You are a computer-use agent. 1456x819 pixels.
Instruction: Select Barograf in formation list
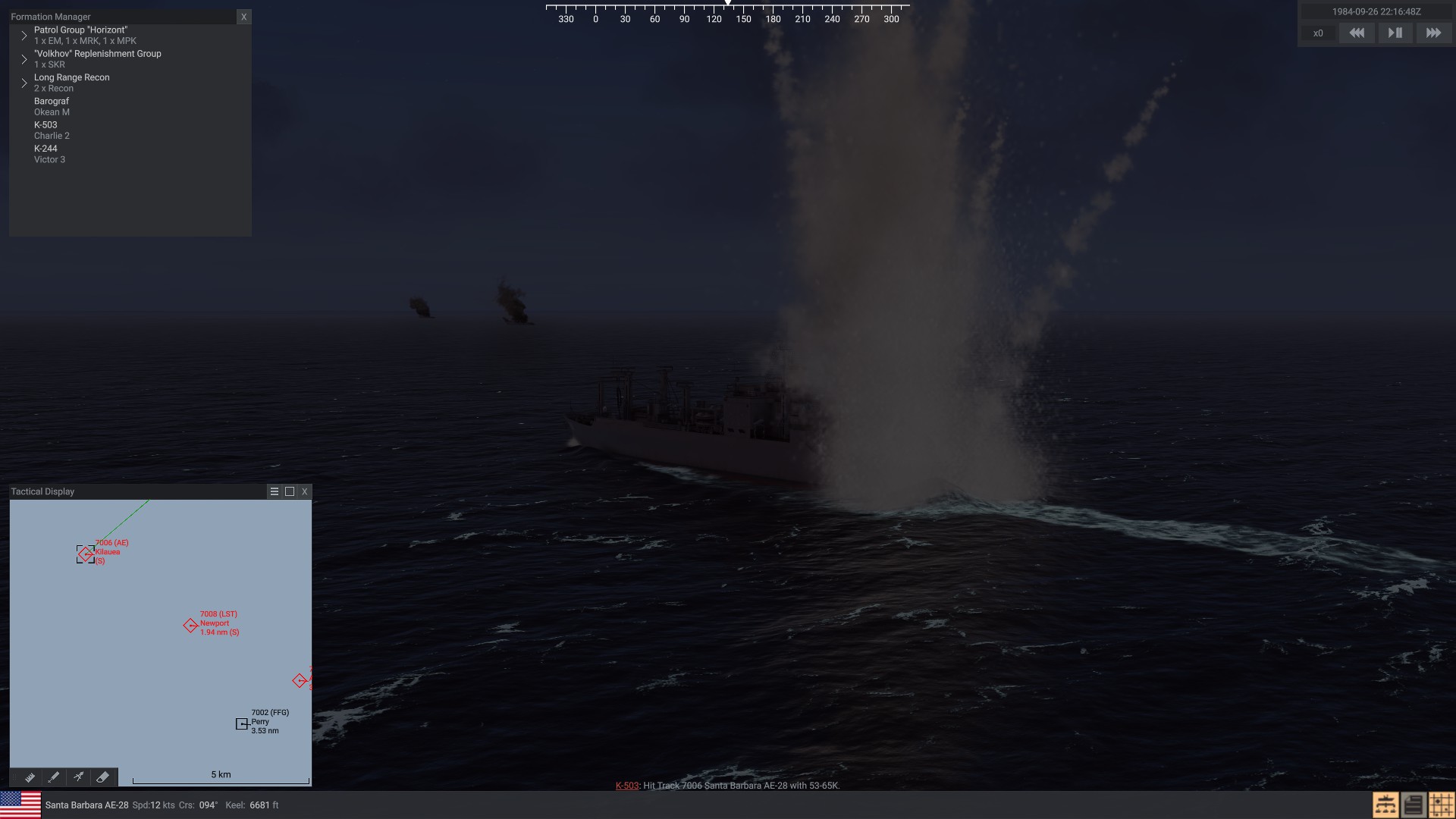tap(52, 106)
